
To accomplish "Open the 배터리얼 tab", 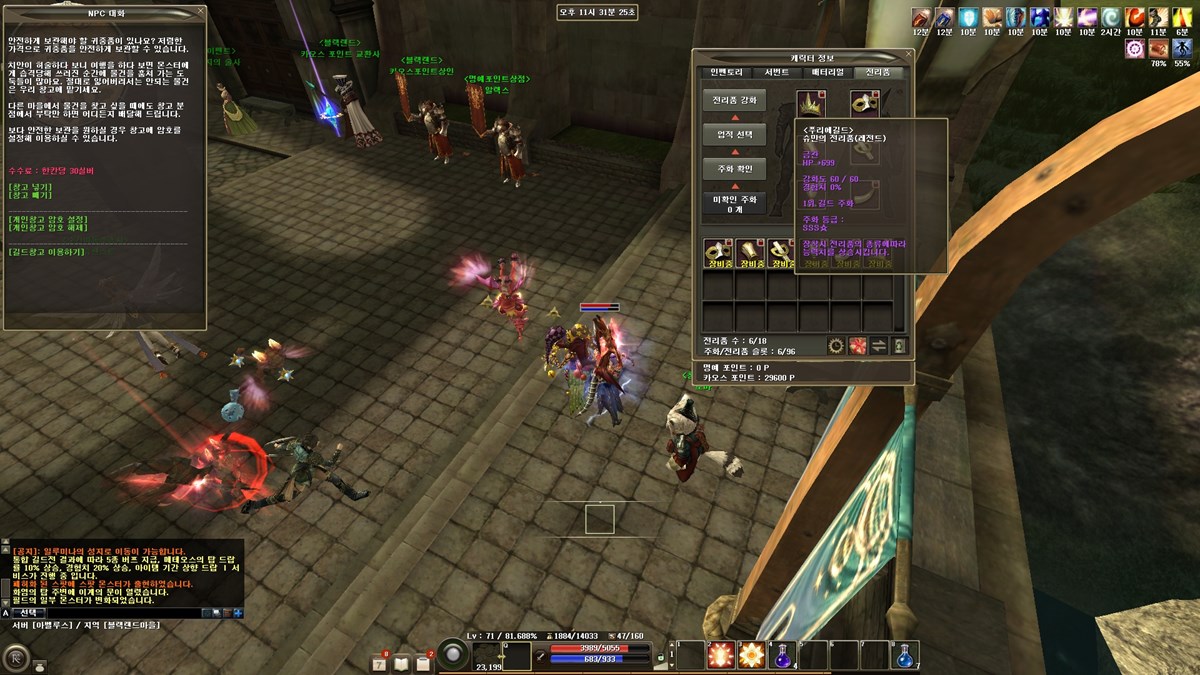I will (828, 72).
